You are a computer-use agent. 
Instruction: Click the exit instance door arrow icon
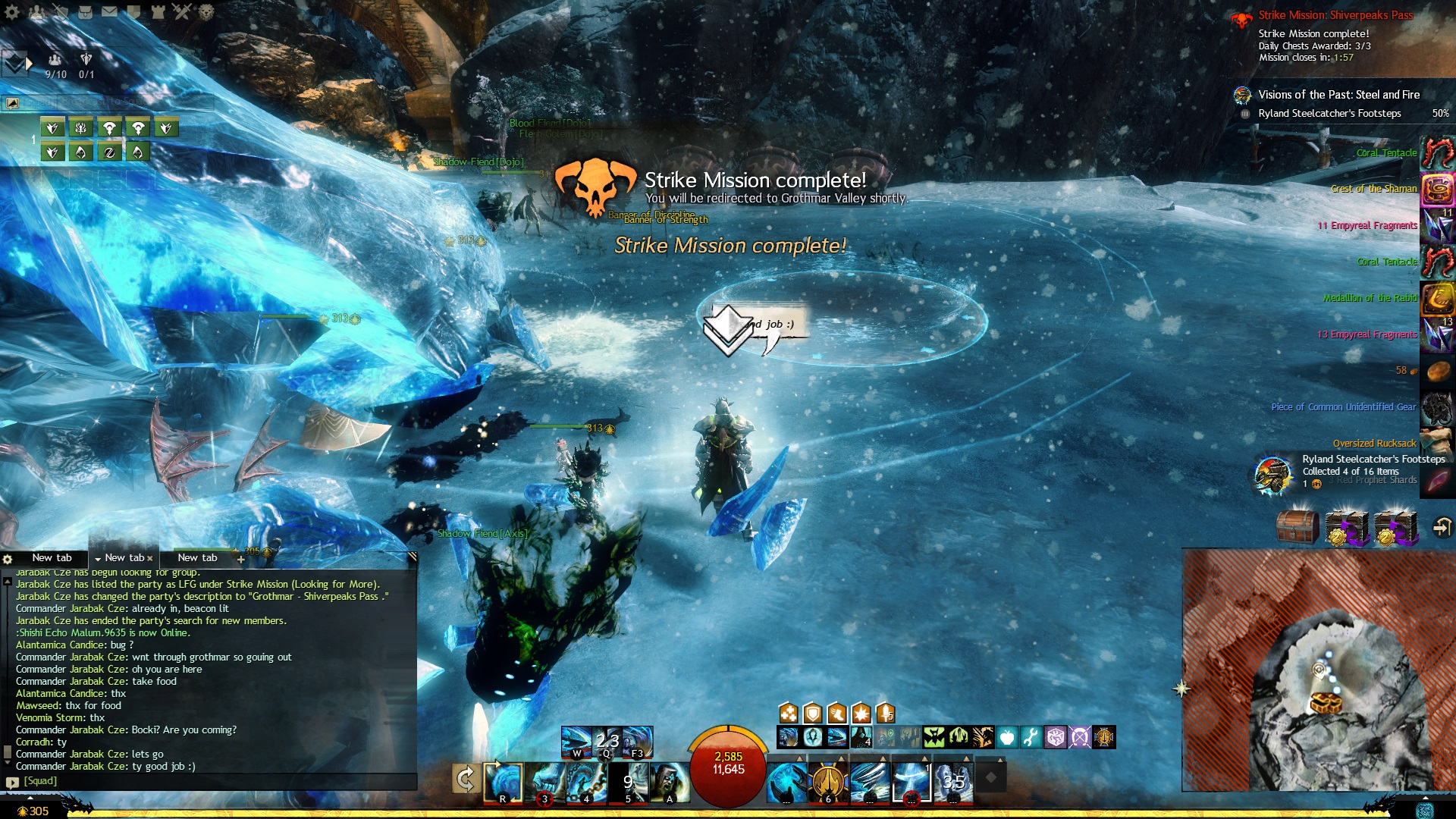1442,527
